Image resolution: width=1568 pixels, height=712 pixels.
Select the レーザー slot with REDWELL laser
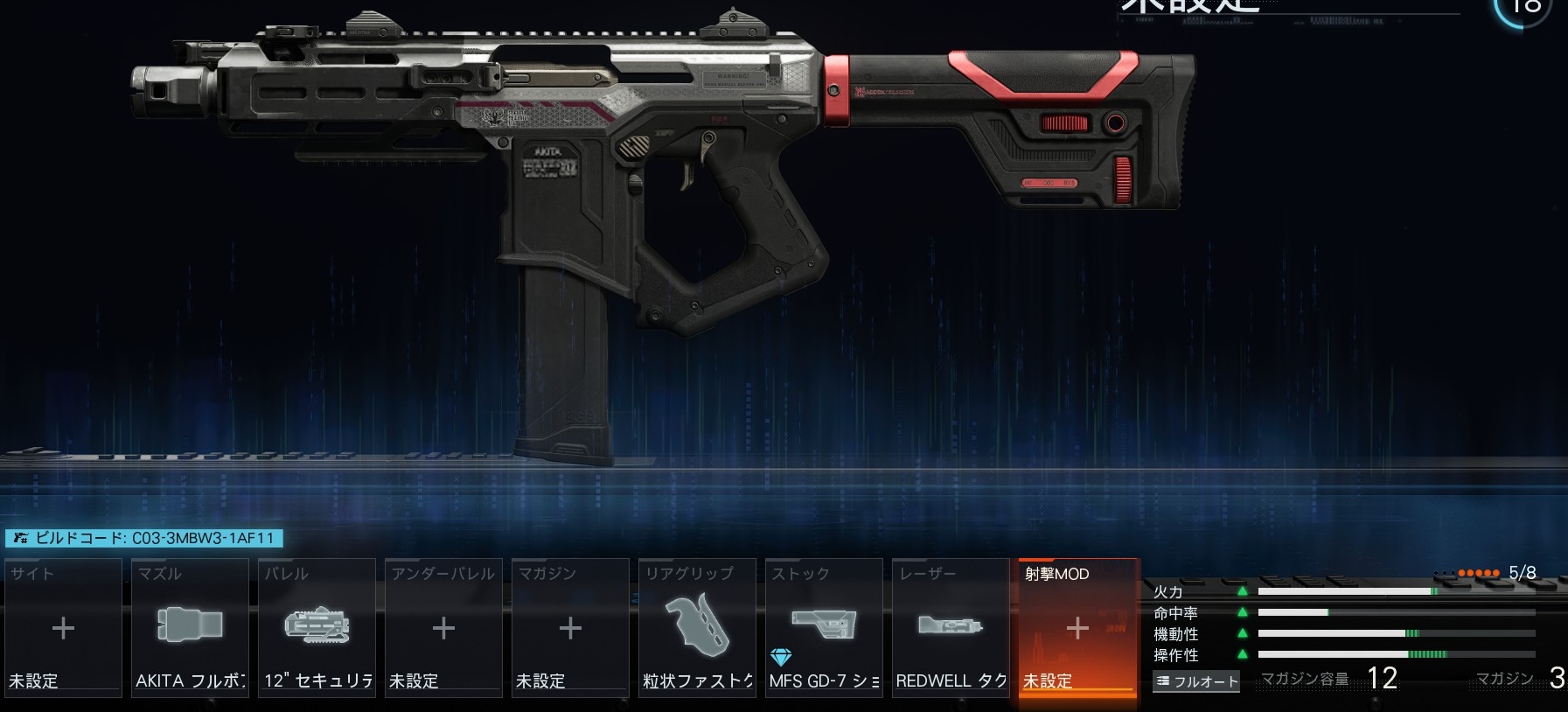[x=951, y=628]
